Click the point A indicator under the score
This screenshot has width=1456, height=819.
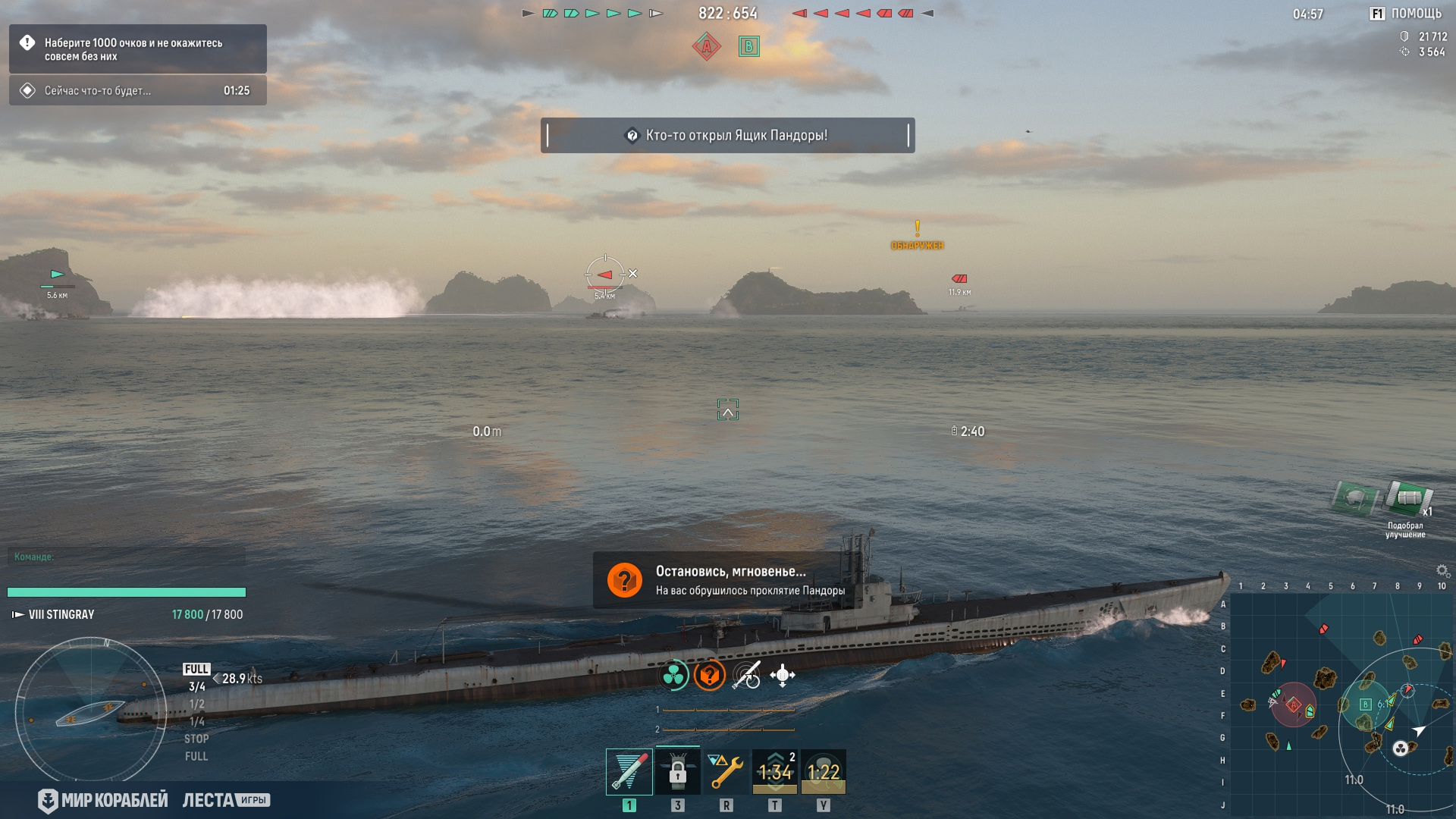pyautogui.click(x=706, y=47)
